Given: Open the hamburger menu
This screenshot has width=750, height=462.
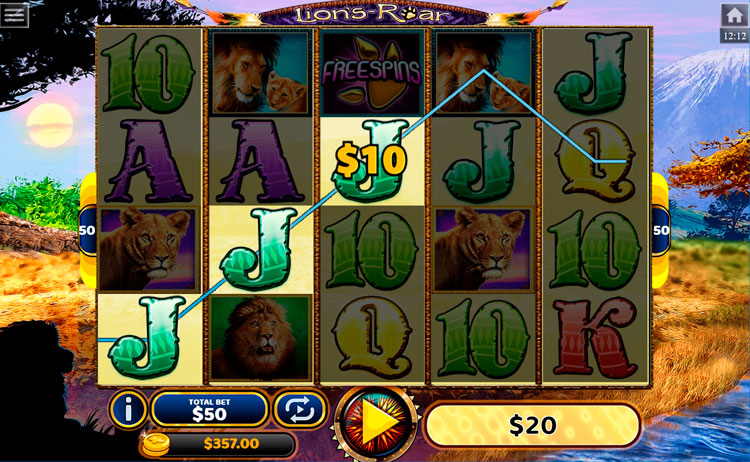Looking at the screenshot, I should tap(15, 14).
